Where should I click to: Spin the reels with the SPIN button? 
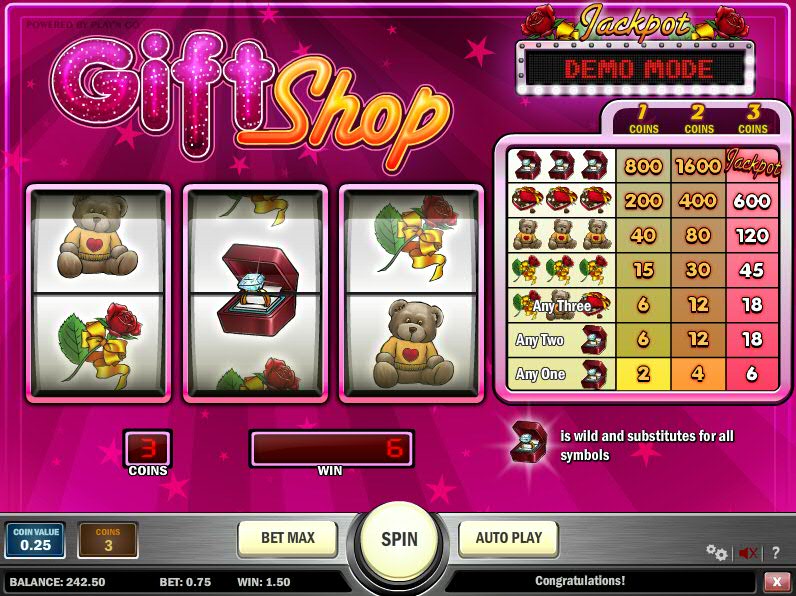(x=399, y=540)
